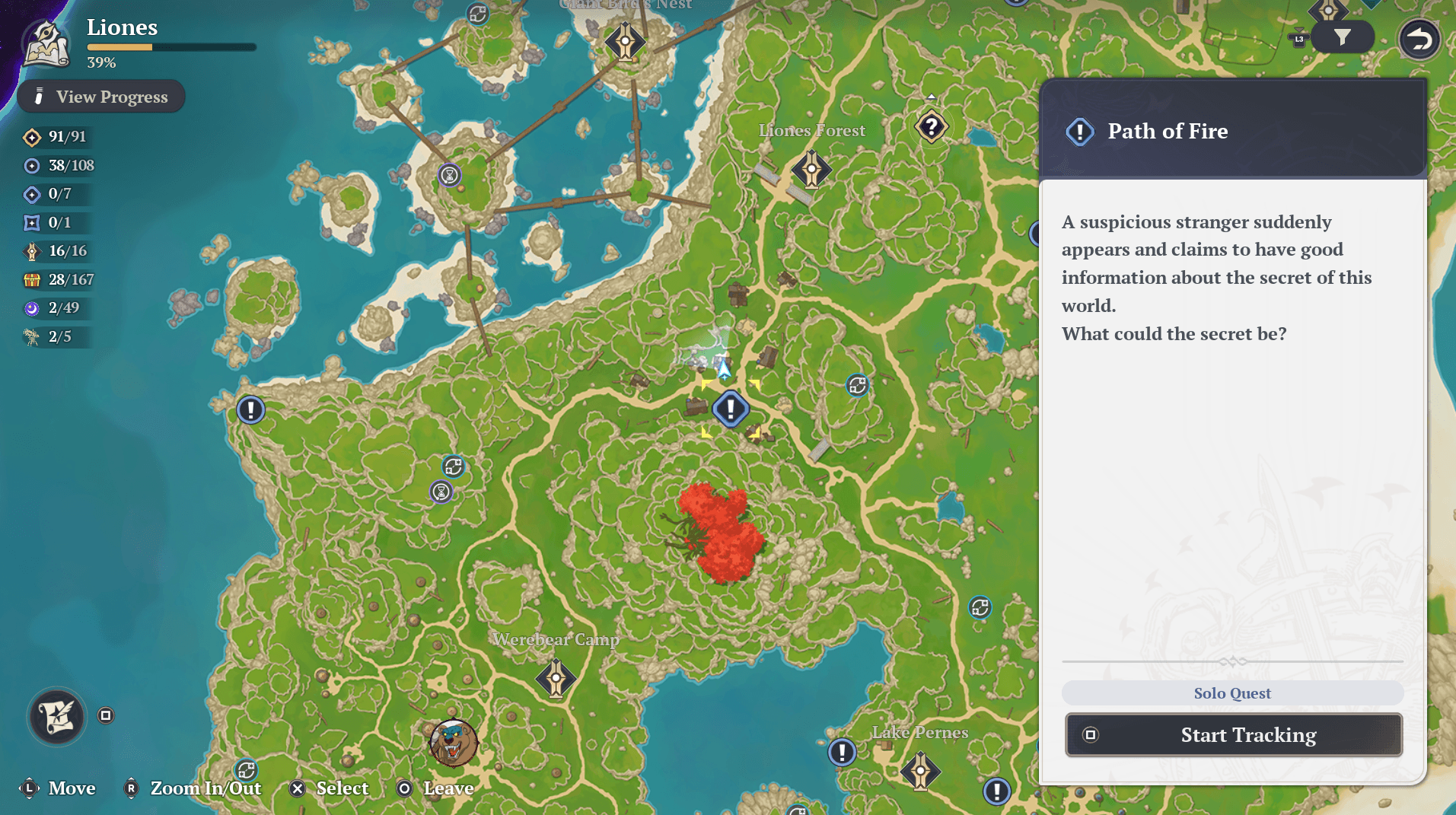Select the Liones Forest waypoint marker
This screenshot has height=815, width=1456.
point(811,168)
